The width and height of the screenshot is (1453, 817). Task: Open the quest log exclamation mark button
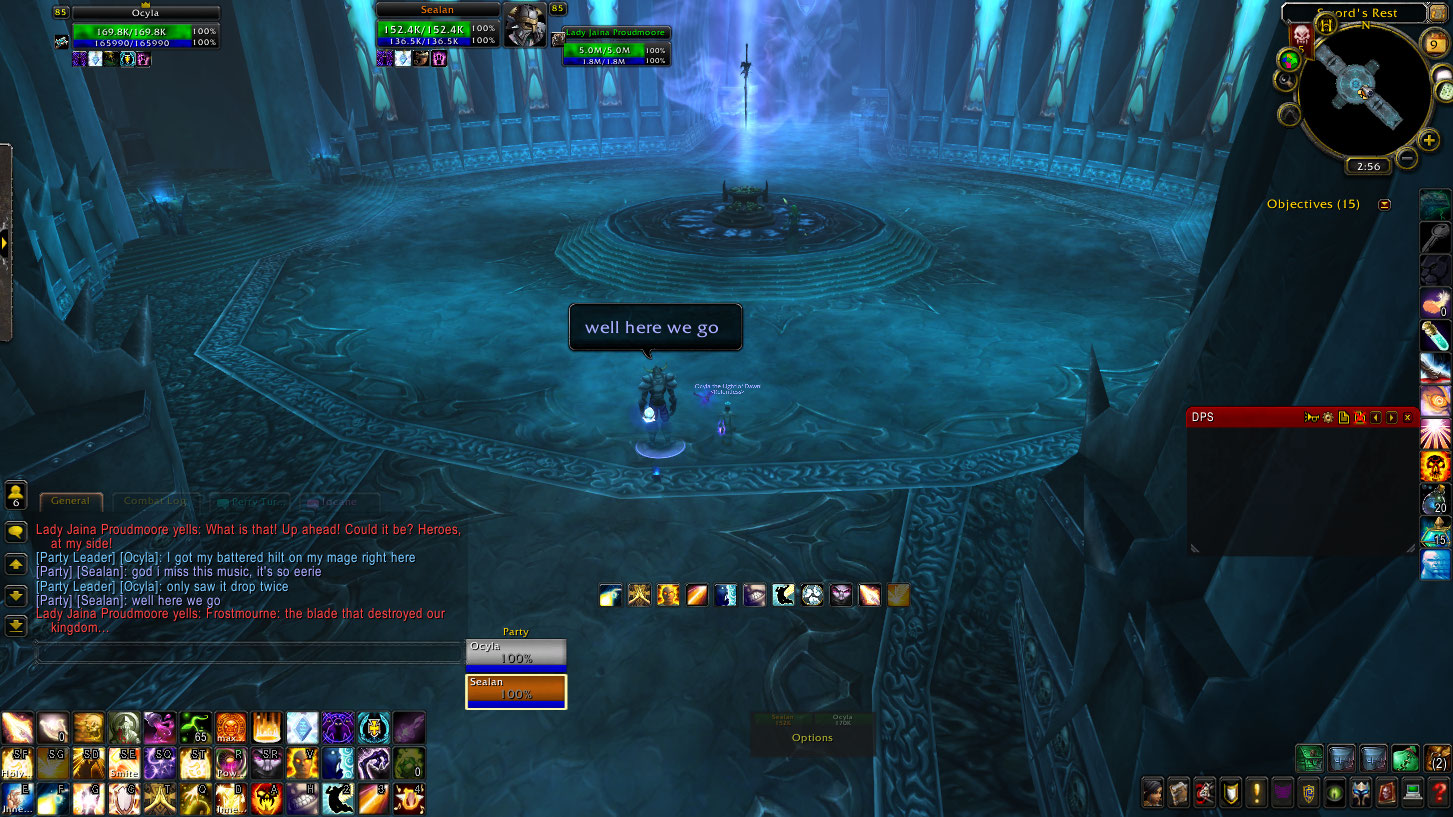click(x=1257, y=793)
